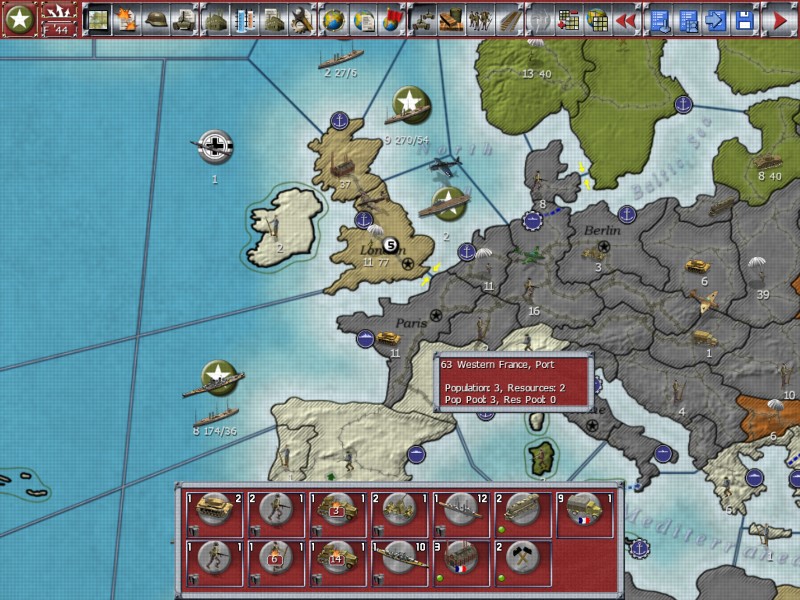Open the wrench and gear toolbar button

tap(303, 18)
